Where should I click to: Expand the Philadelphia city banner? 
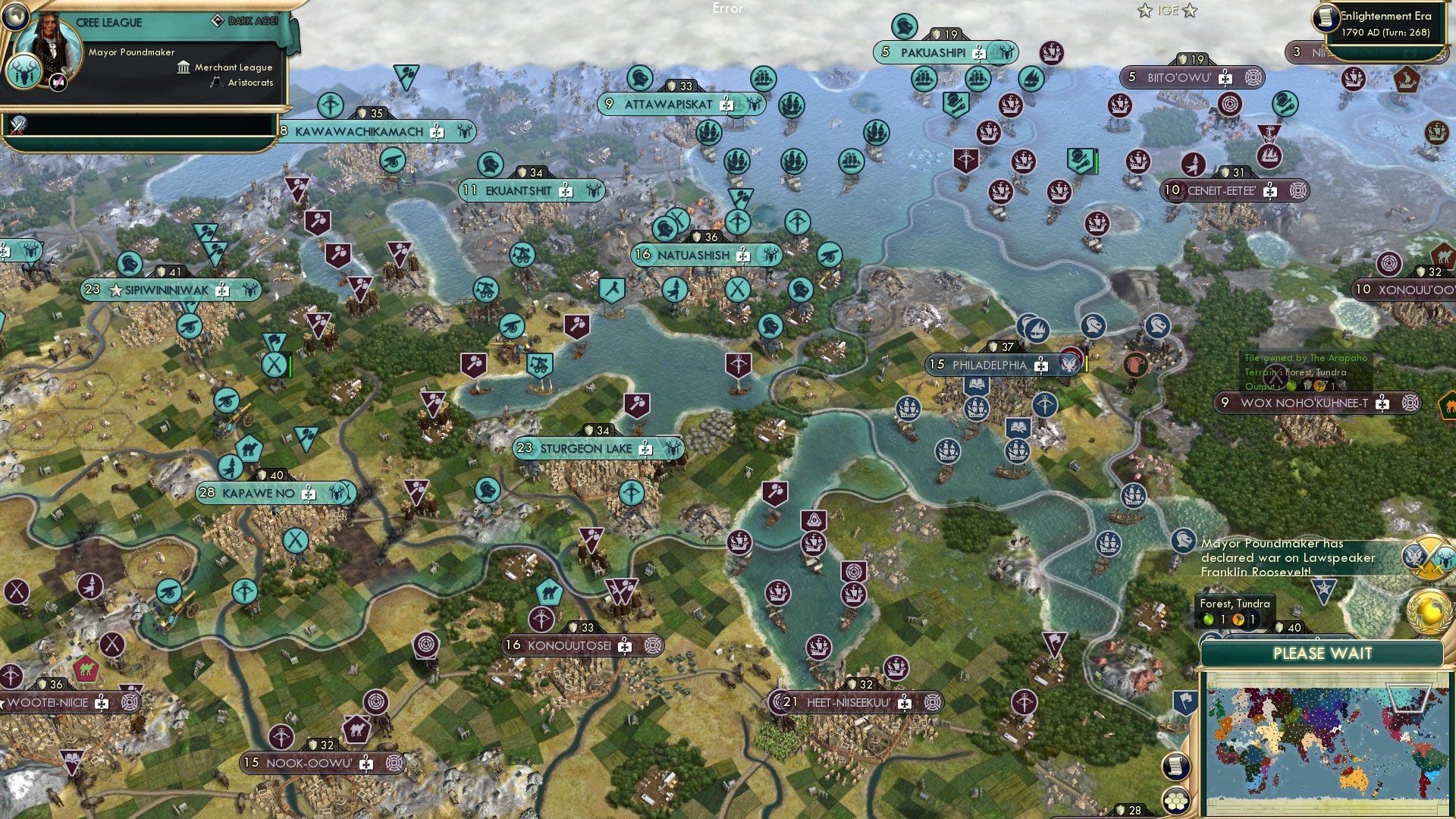[x=1001, y=364]
